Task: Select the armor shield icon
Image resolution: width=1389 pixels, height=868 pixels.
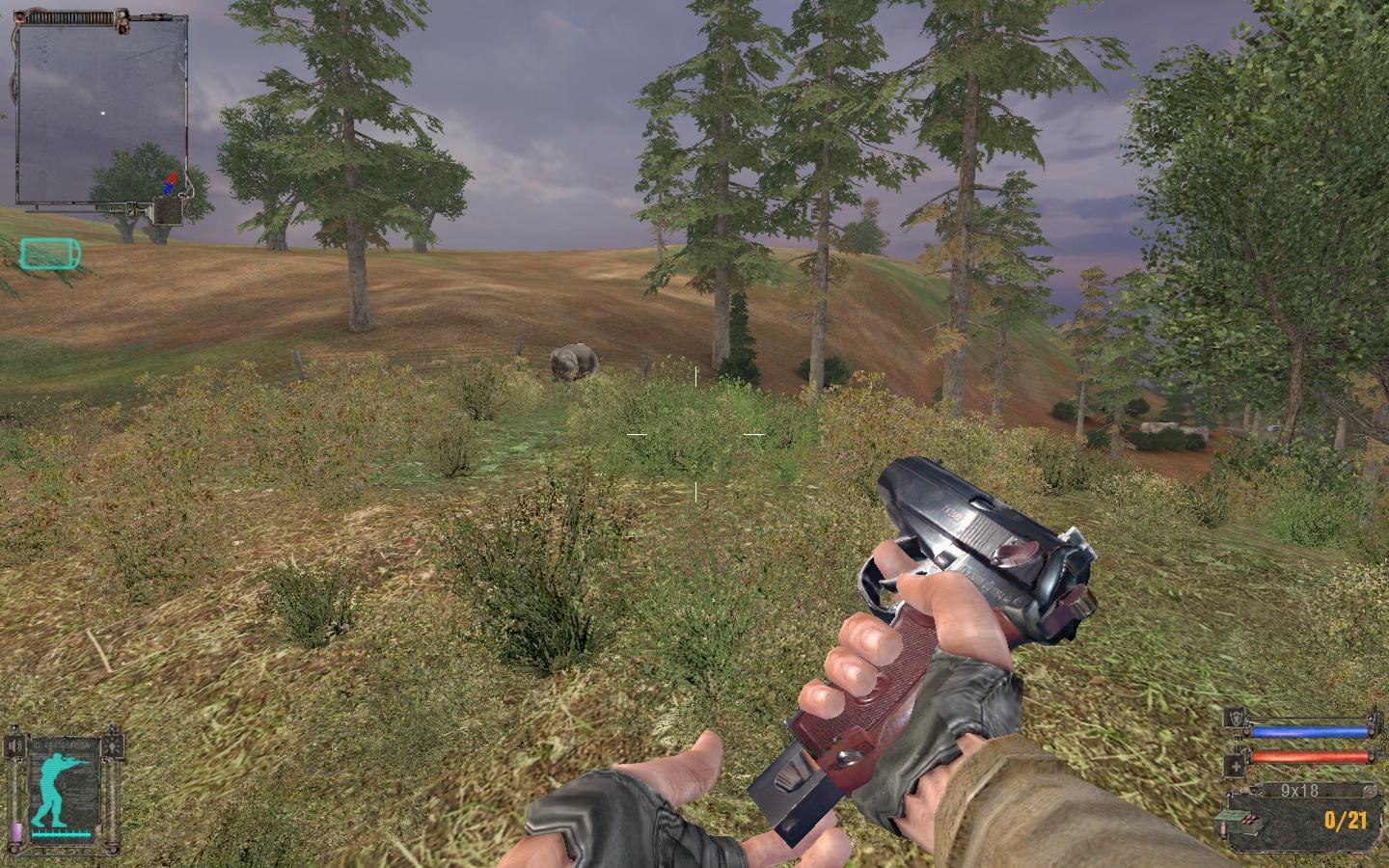Action: 1234,717
